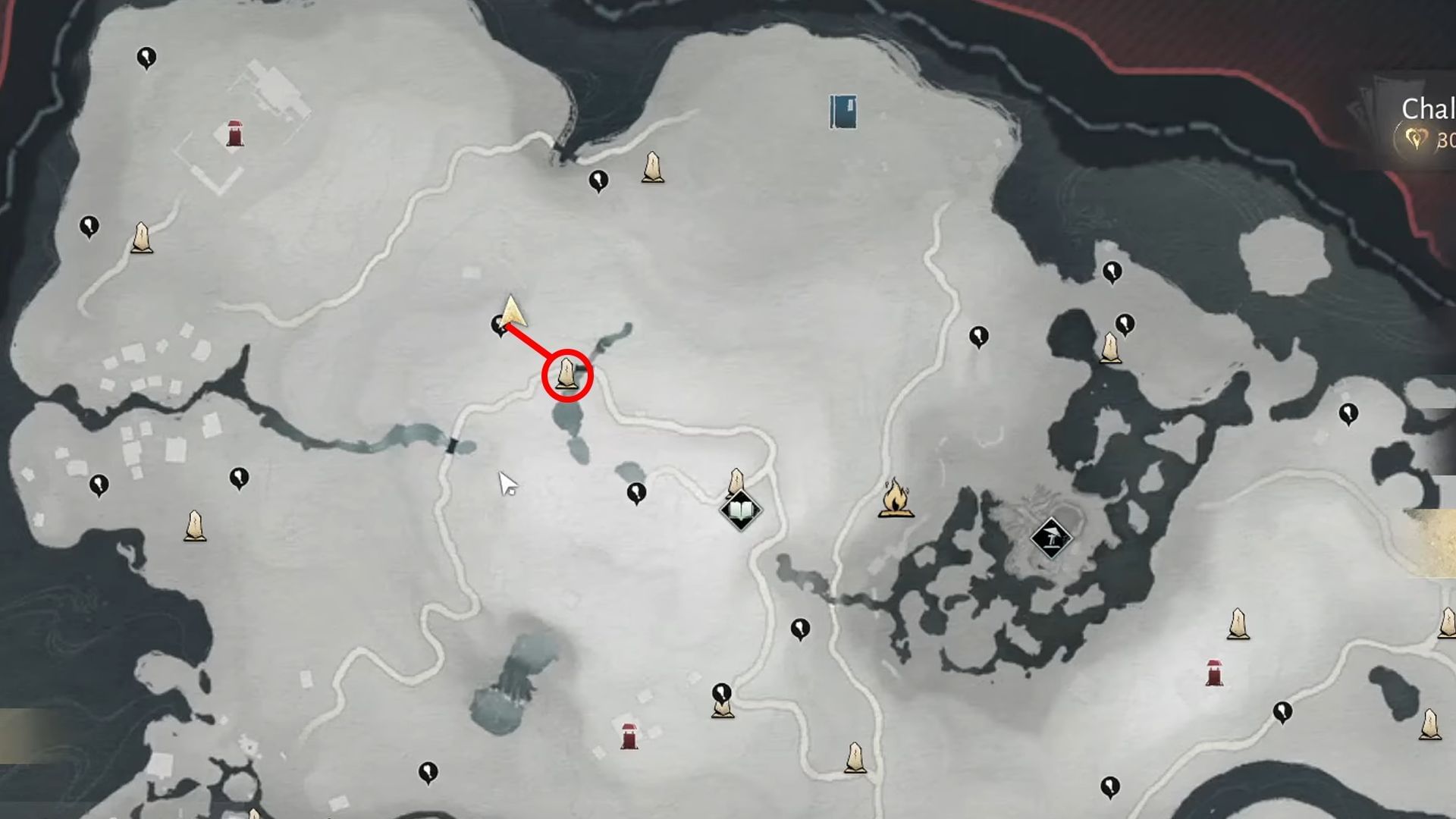Click the Challenge label in the top right

pos(1429,108)
